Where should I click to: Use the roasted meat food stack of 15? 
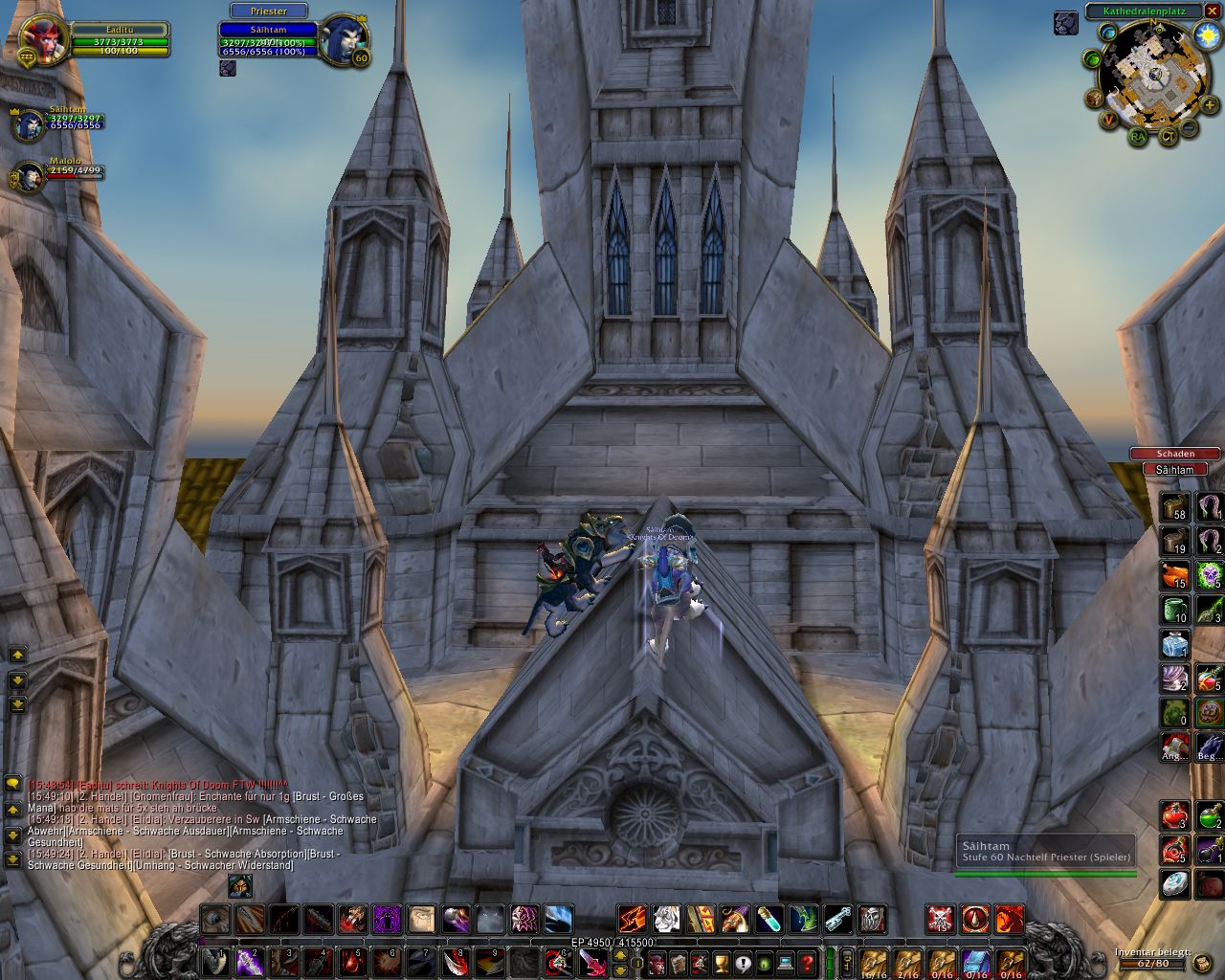pyautogui.click(x=1175, y=575)
